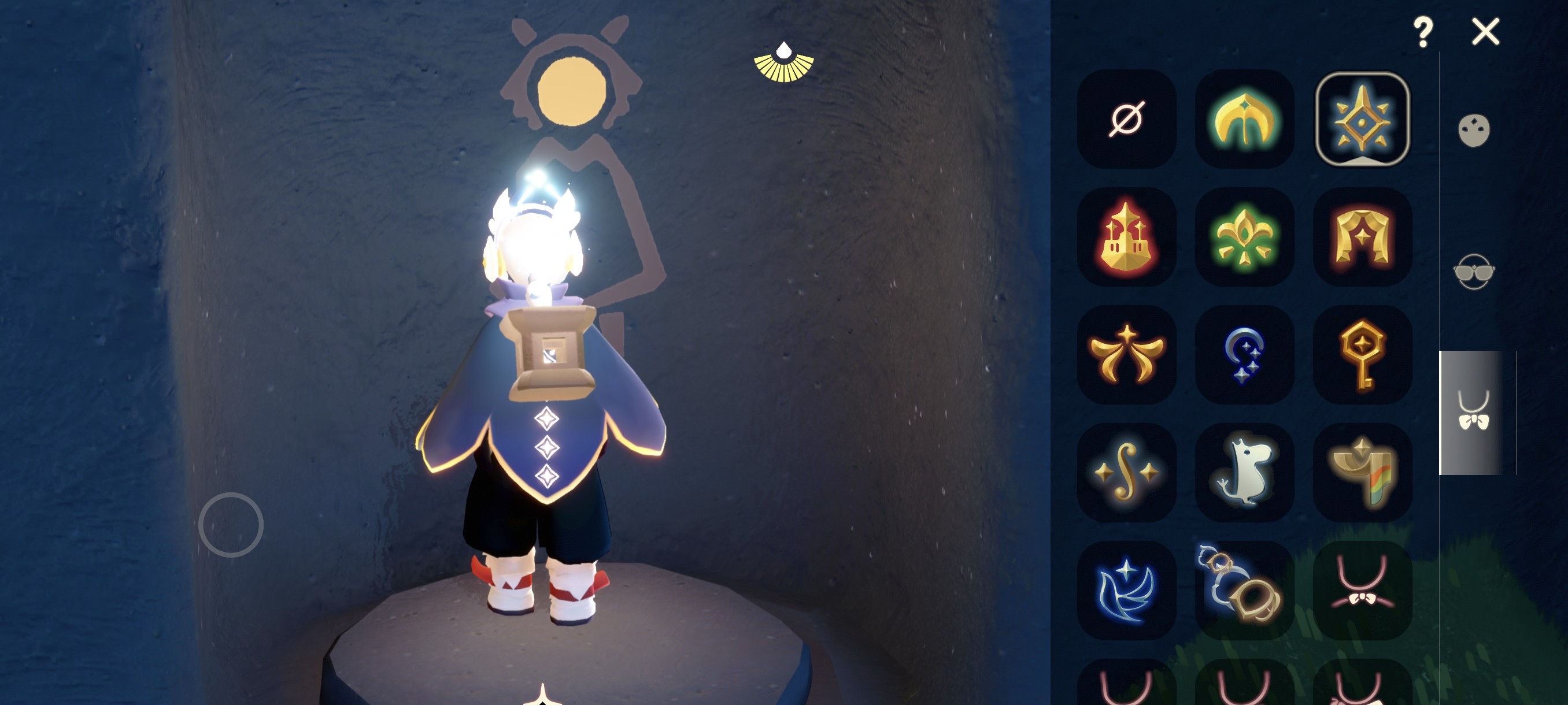The width and height of the screenshot is (1568, 705).
Task: Switch to the sunglasses face accessory tab
Action: pos(1474,271)
